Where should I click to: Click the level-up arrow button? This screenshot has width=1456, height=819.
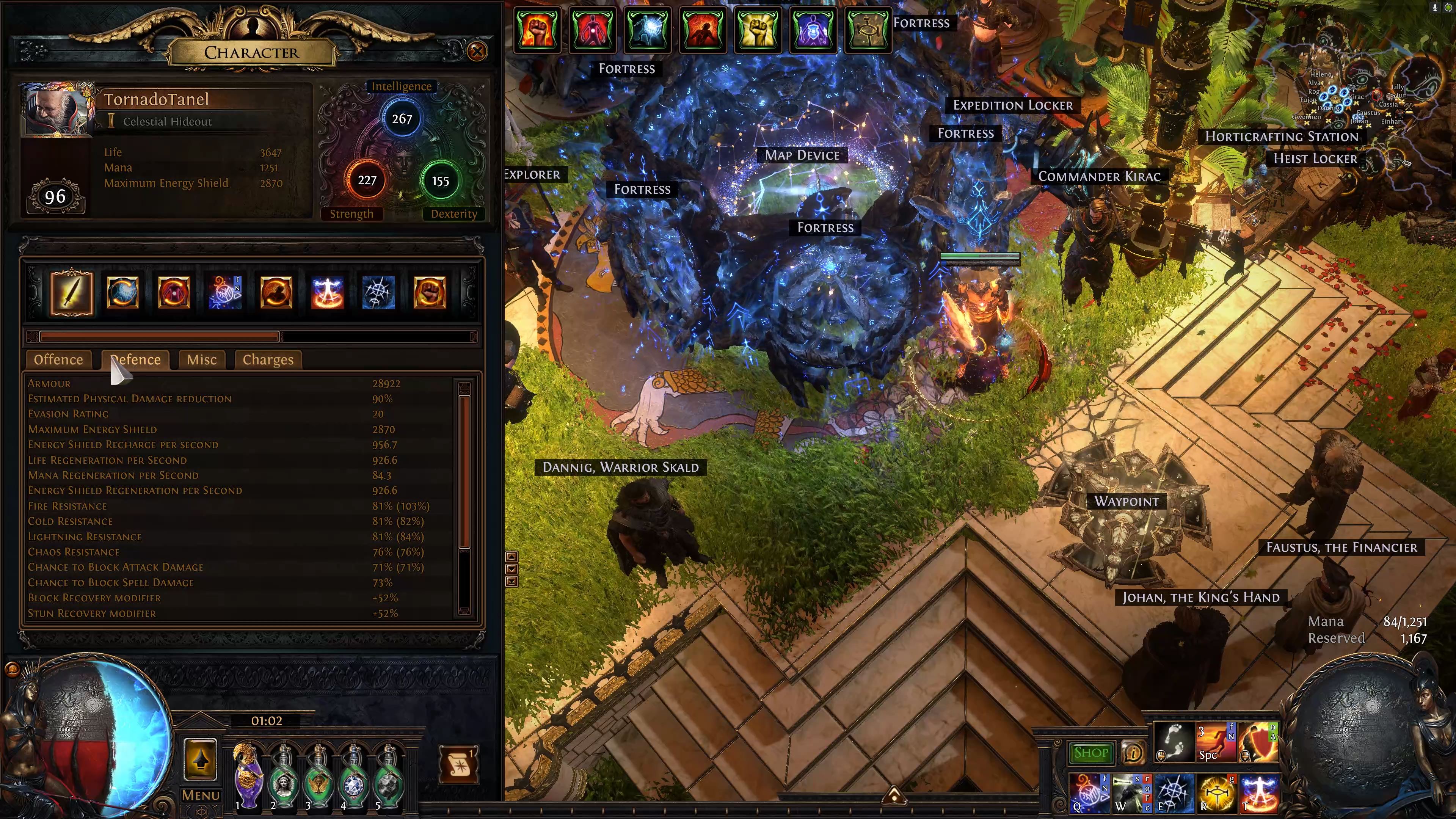[201, 759]
